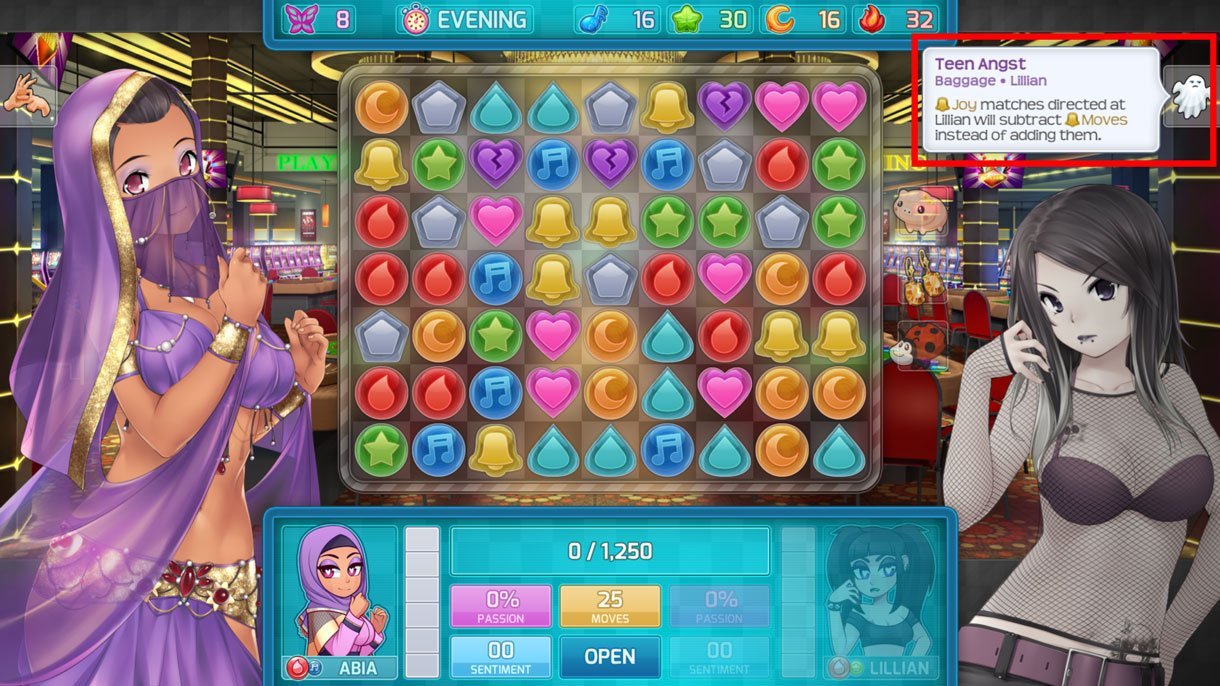Select the pink heart between two silver pentagons

pos(496,220)
